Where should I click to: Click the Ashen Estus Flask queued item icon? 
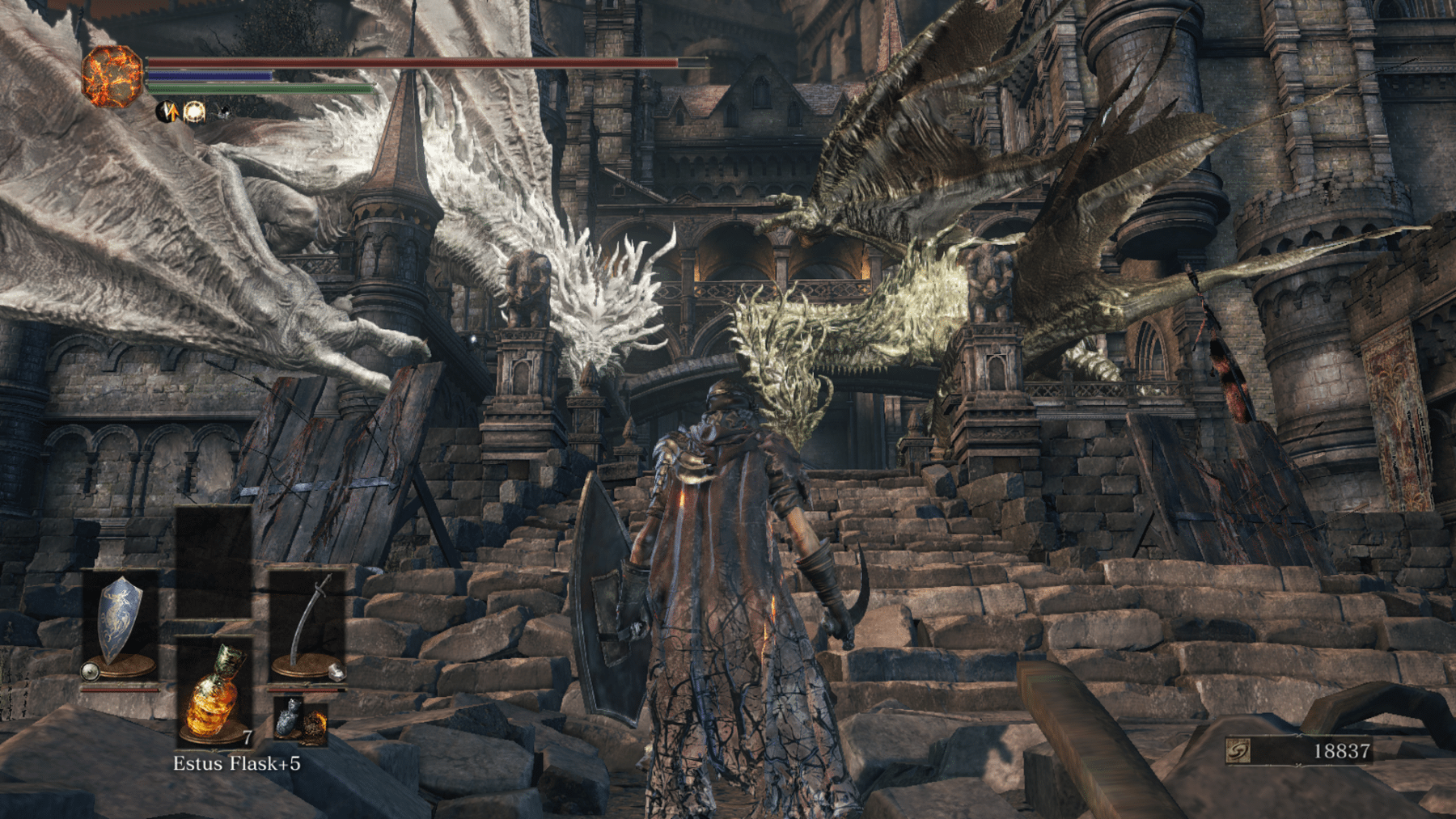(x=286, y=717)
